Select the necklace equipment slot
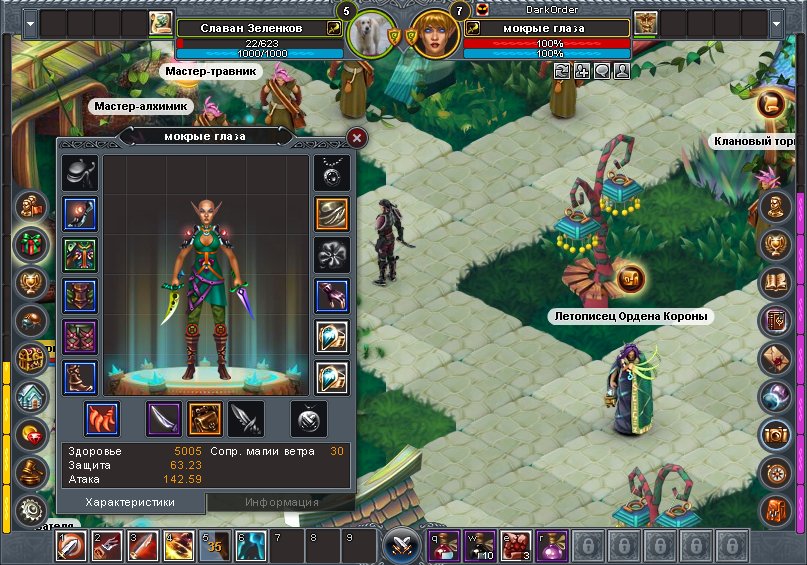 click(331, 172)
